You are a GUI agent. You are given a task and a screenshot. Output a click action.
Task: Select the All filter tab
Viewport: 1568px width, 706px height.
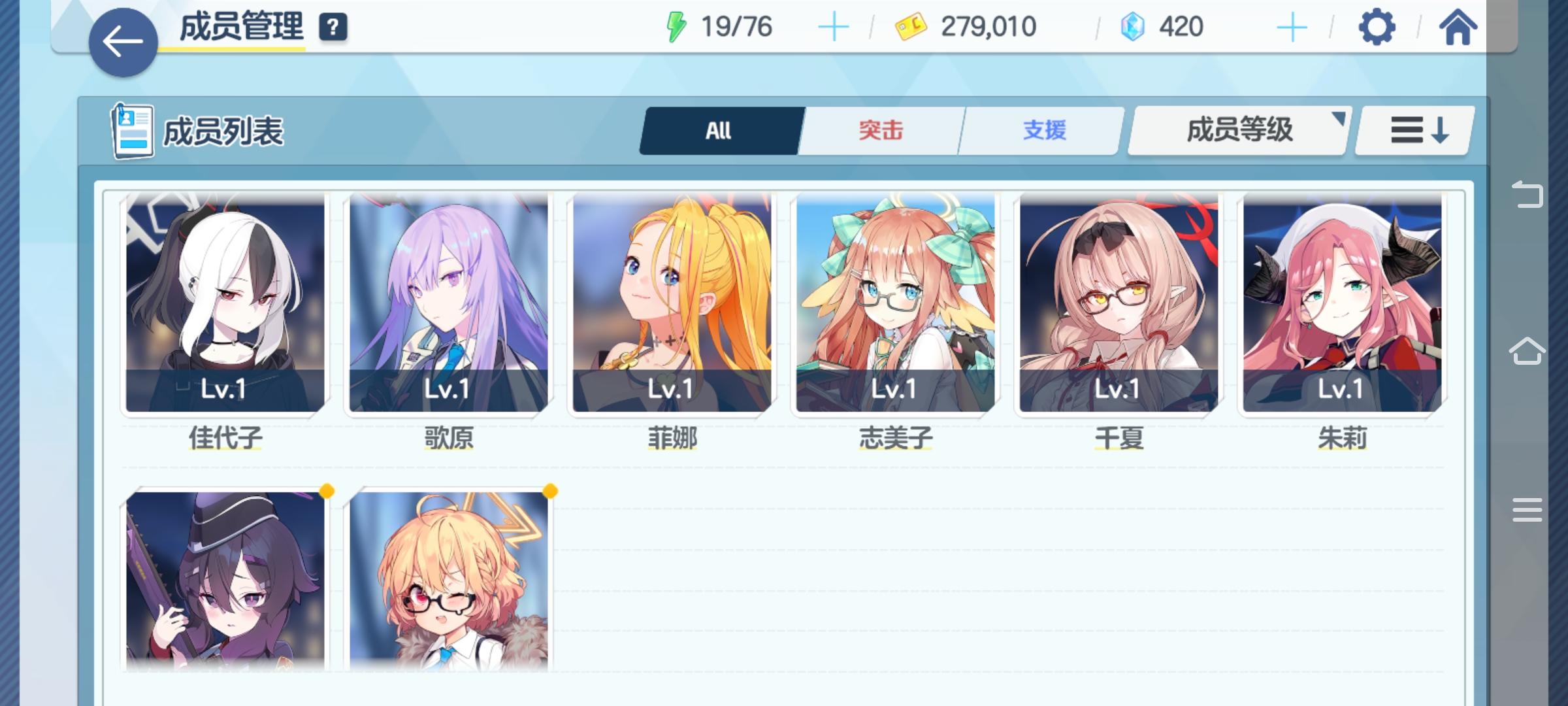tap(720, 130)
